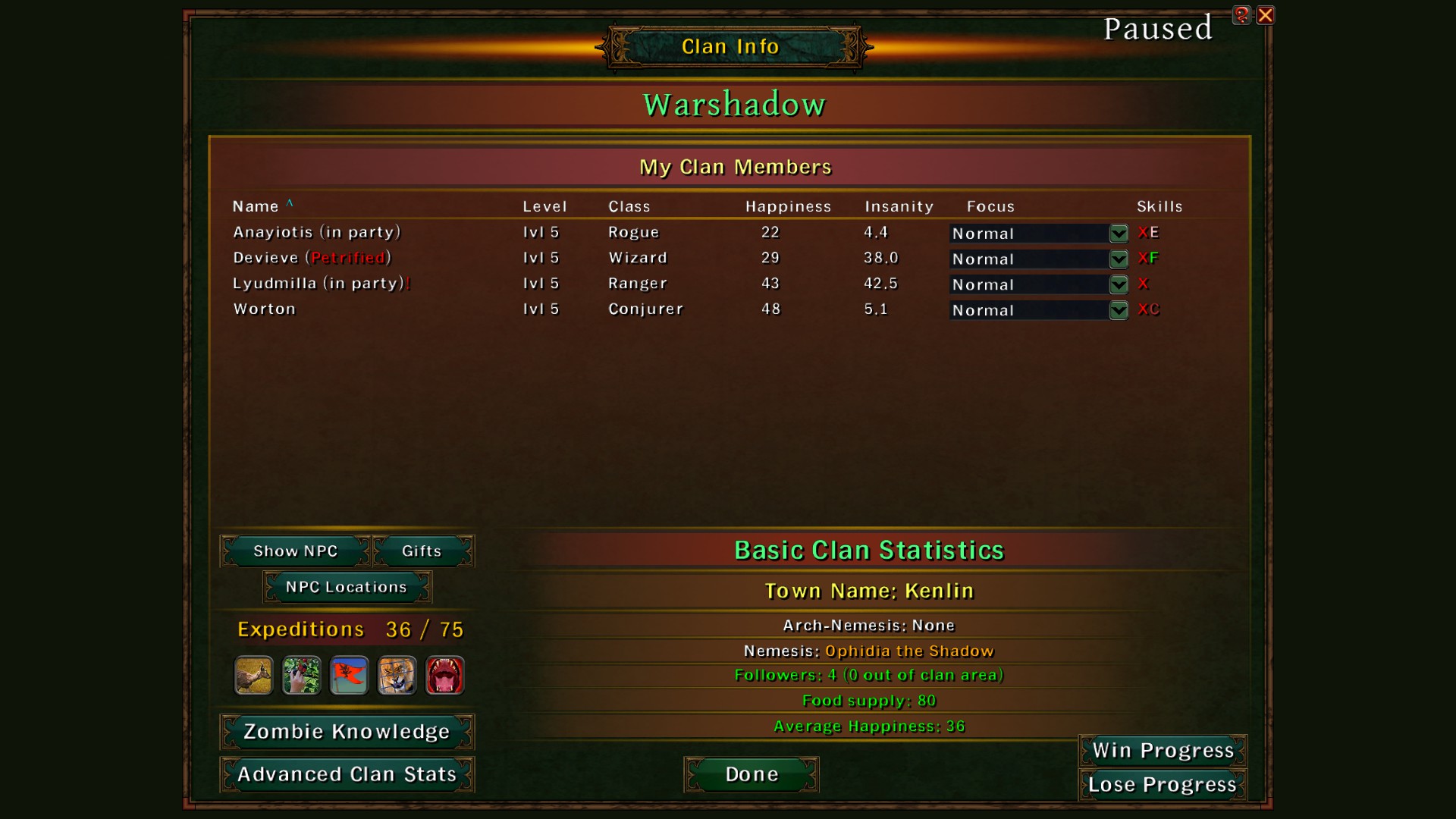This screenshot has width=1456, height=819.
Task: Change Devieve's focus dropdown
Action: click(1118, 259)
